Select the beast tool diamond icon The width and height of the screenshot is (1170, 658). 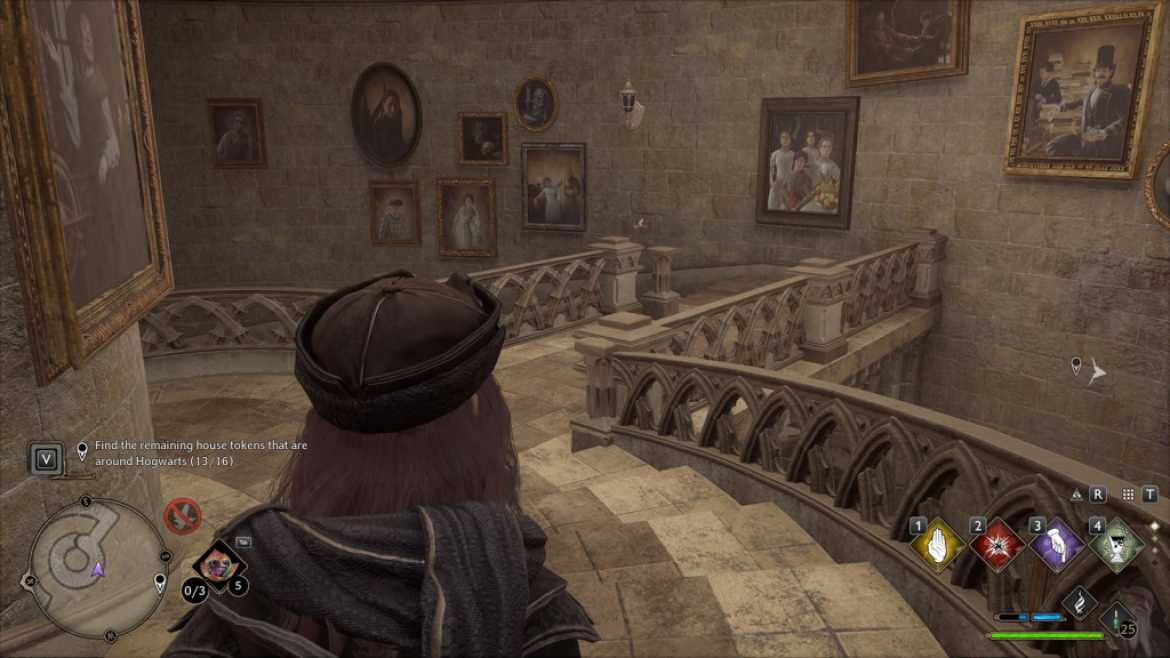216,564
